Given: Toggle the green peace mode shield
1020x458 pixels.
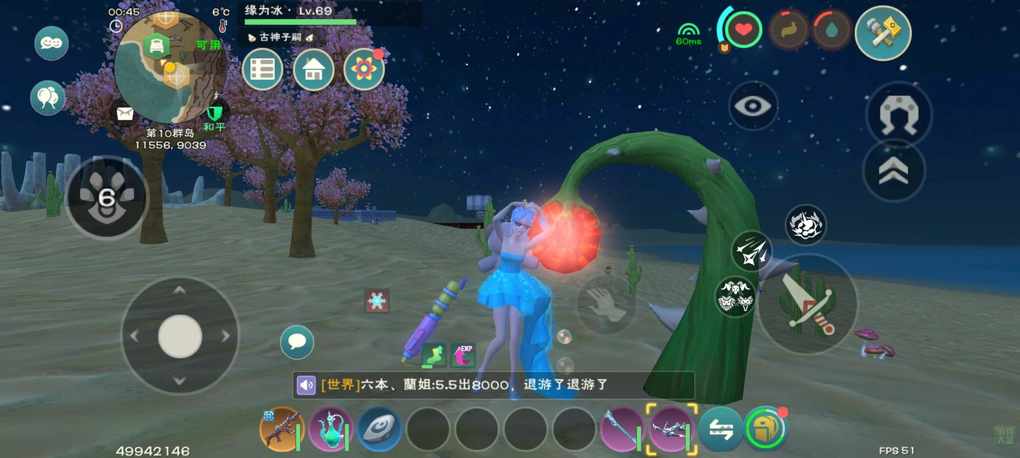Looking at the screenshot, I should tap(213, 112).
